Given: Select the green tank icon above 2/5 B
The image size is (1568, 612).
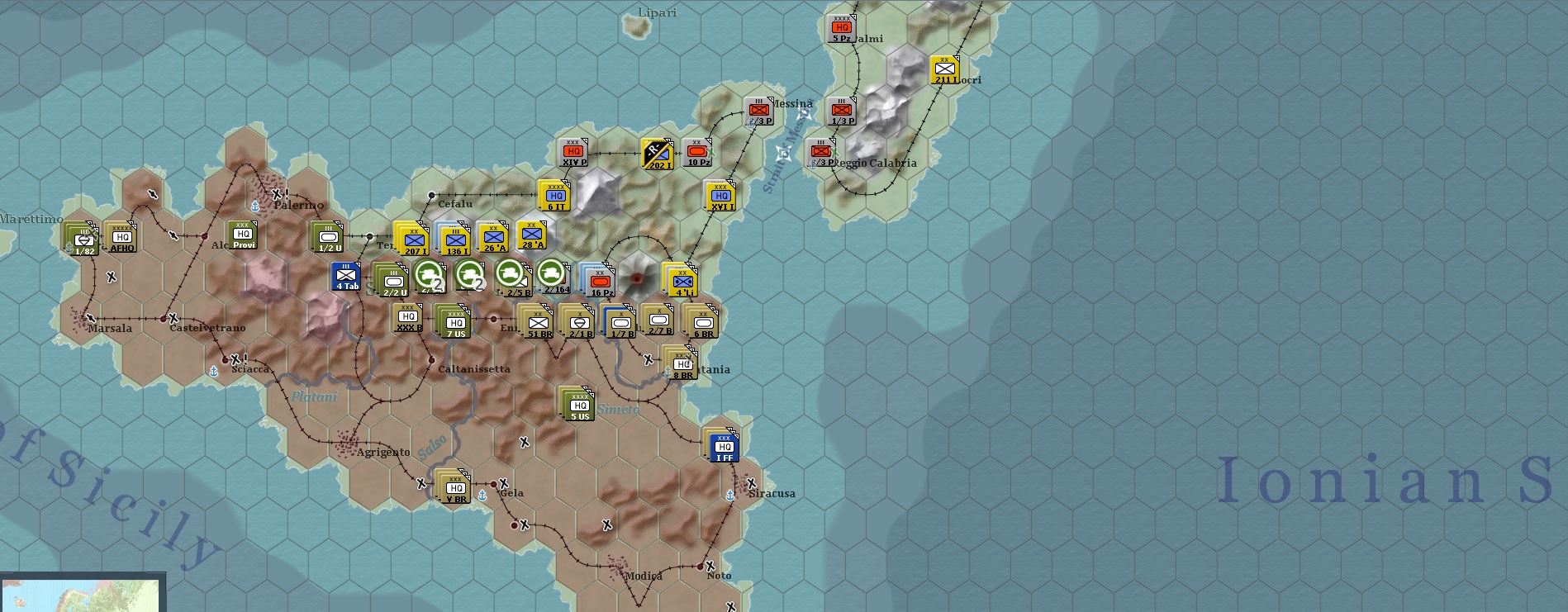Looking at the screenshot, I should [509, 273].
